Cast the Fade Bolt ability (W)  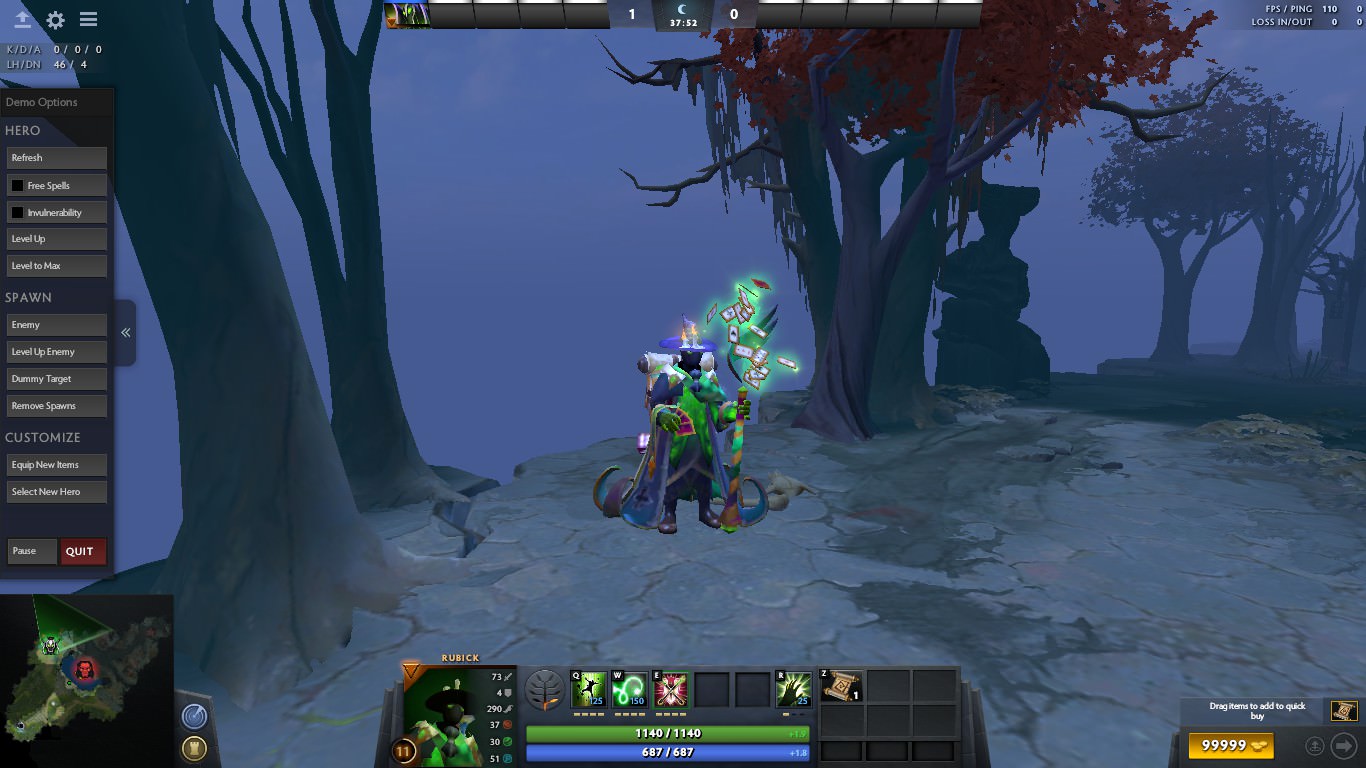point(630,688)
